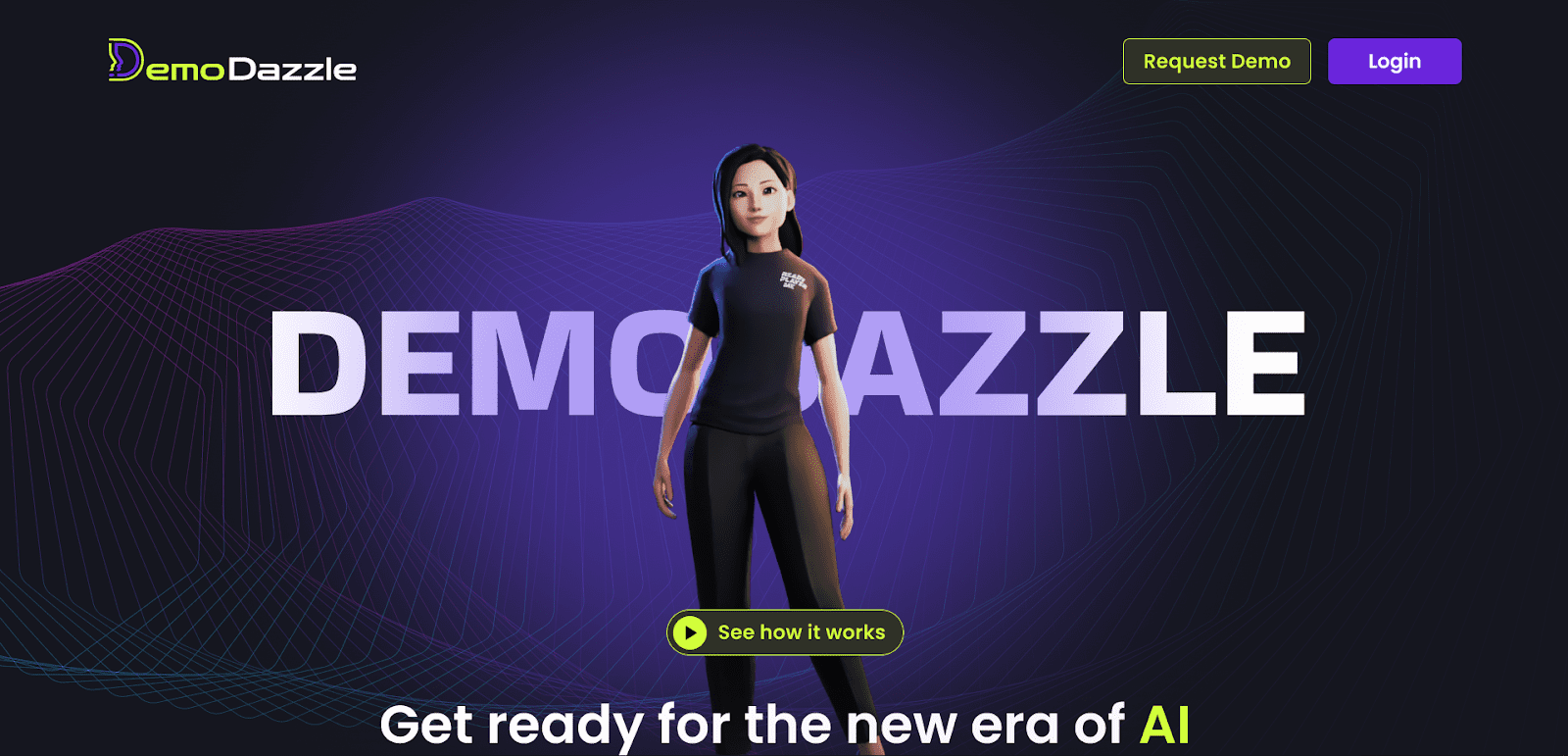Open the Login page
1568x756 pixels.
point(1394,62)
